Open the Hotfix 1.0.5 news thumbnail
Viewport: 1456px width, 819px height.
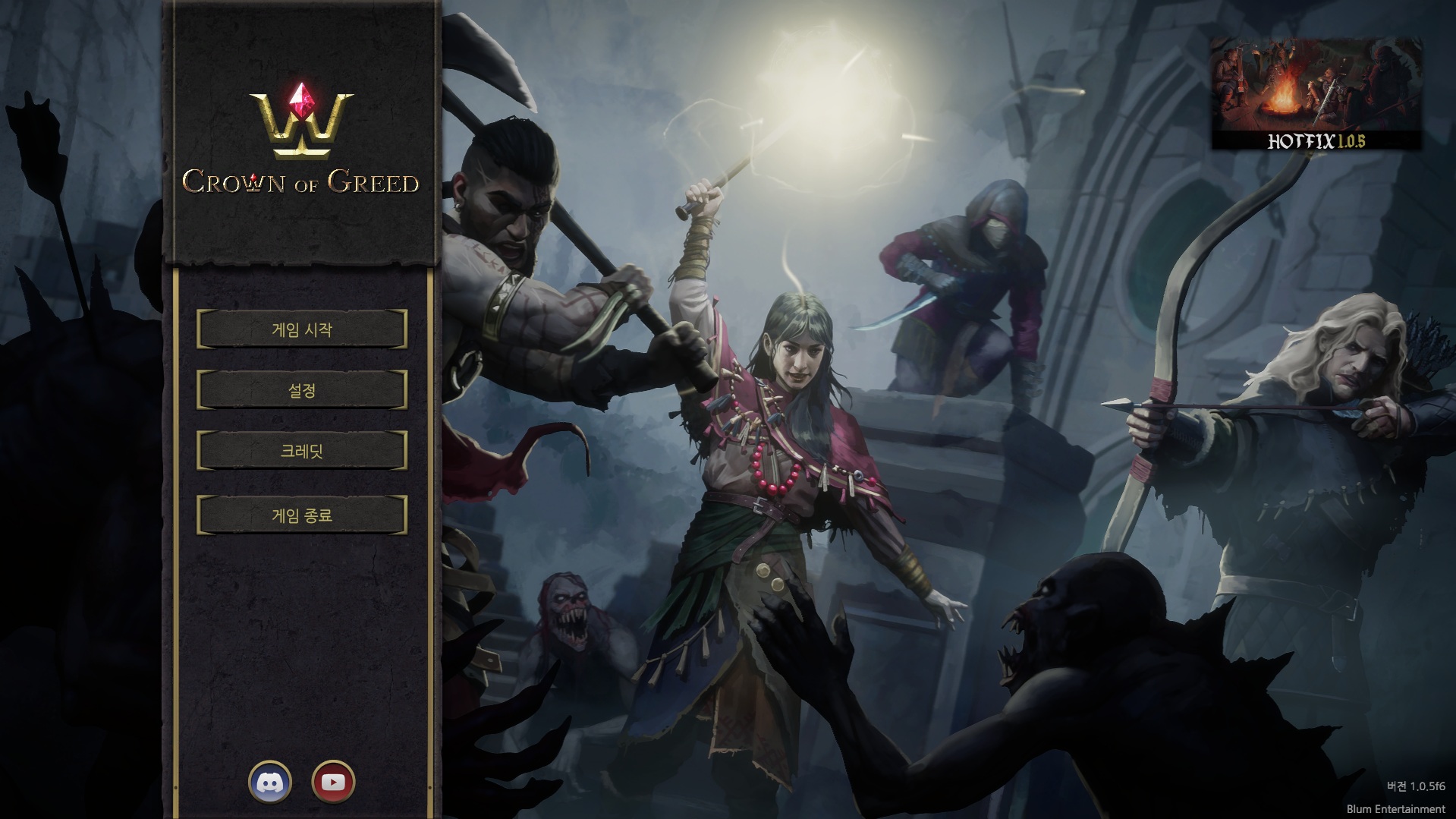point(1316,94)
